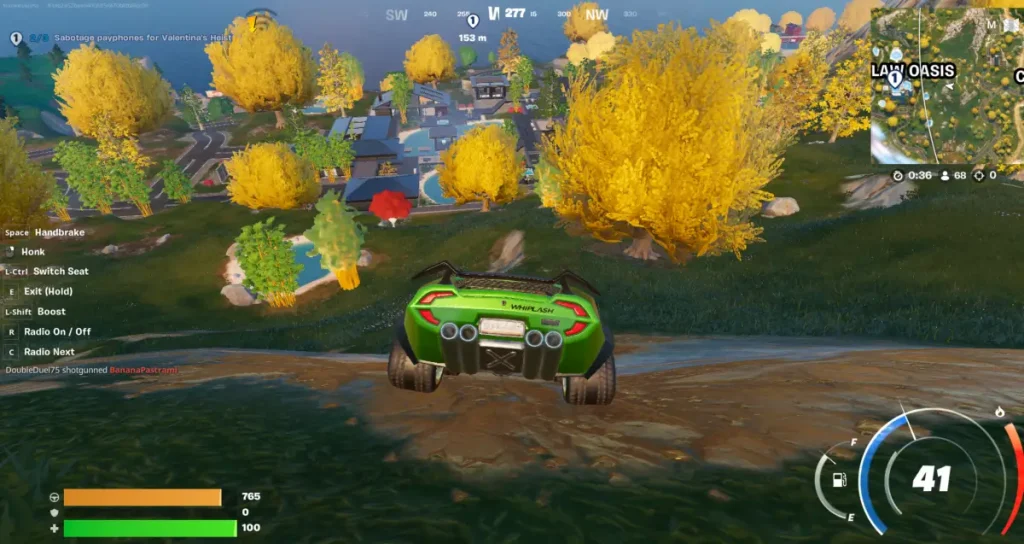Select the Sabotage payphones quest tracker
This screenshot has width=1024, height=544.
130,38
